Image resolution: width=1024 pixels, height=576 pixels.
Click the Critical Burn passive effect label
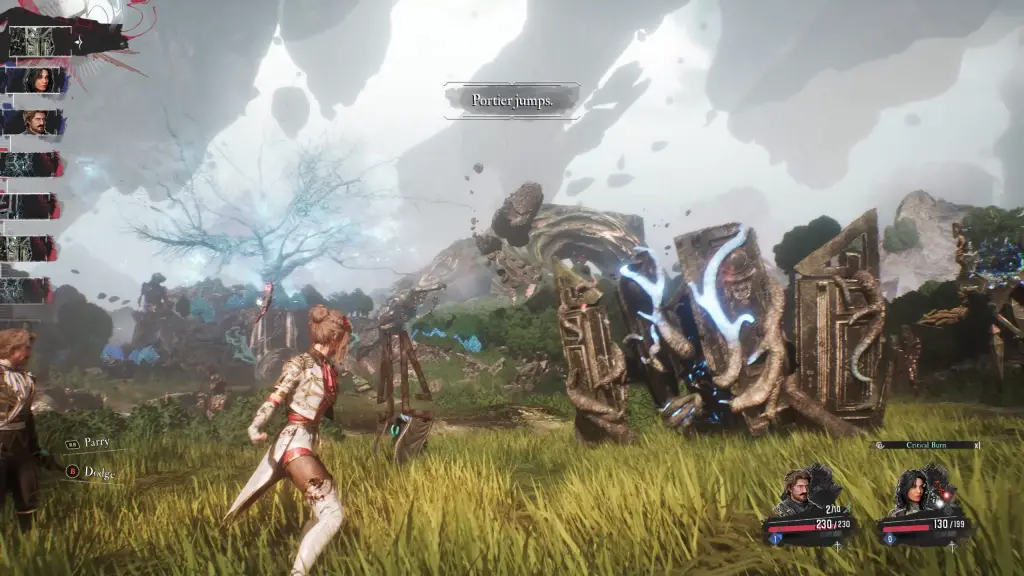926,445
